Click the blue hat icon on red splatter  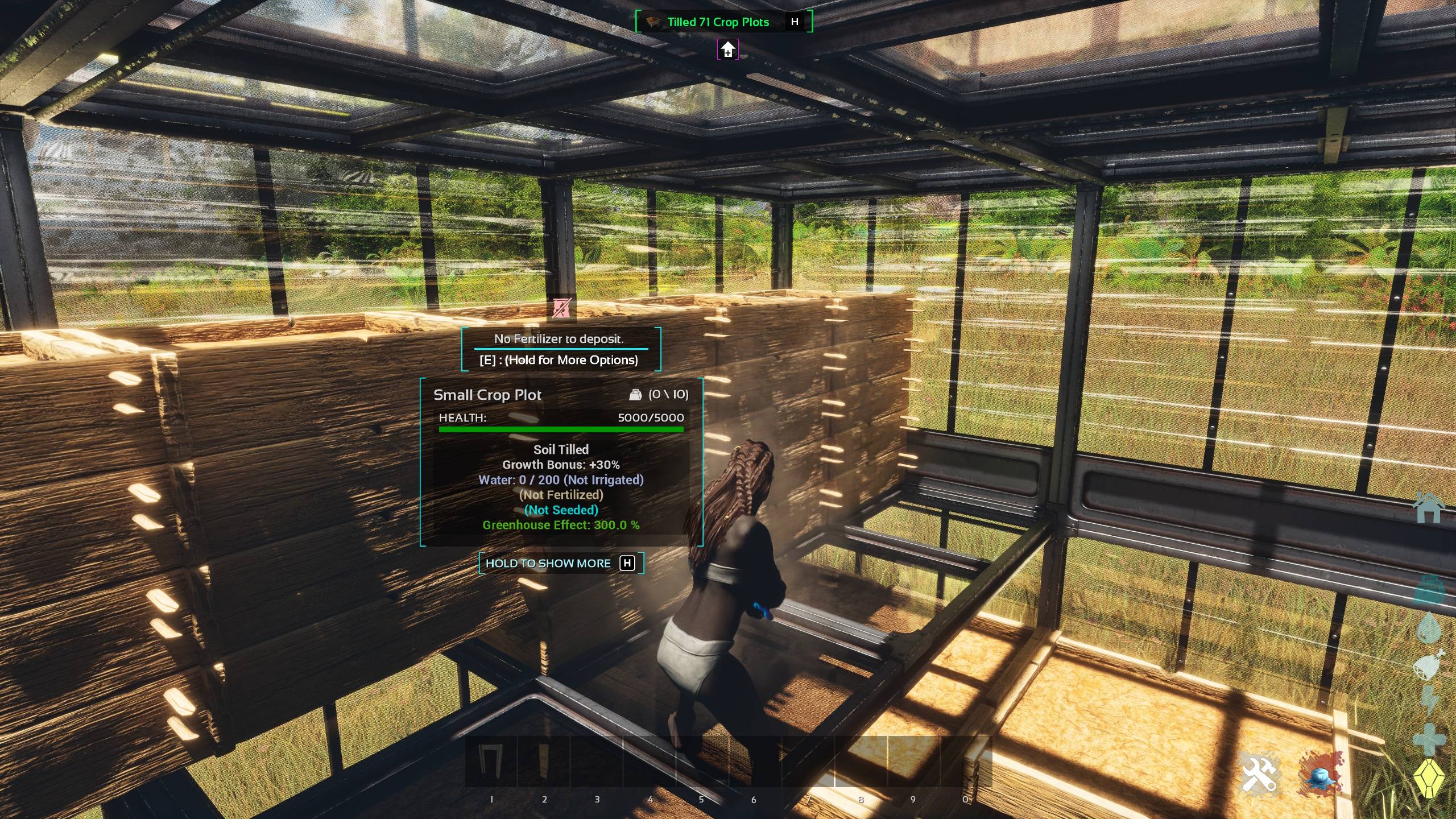pos(1321,773)
